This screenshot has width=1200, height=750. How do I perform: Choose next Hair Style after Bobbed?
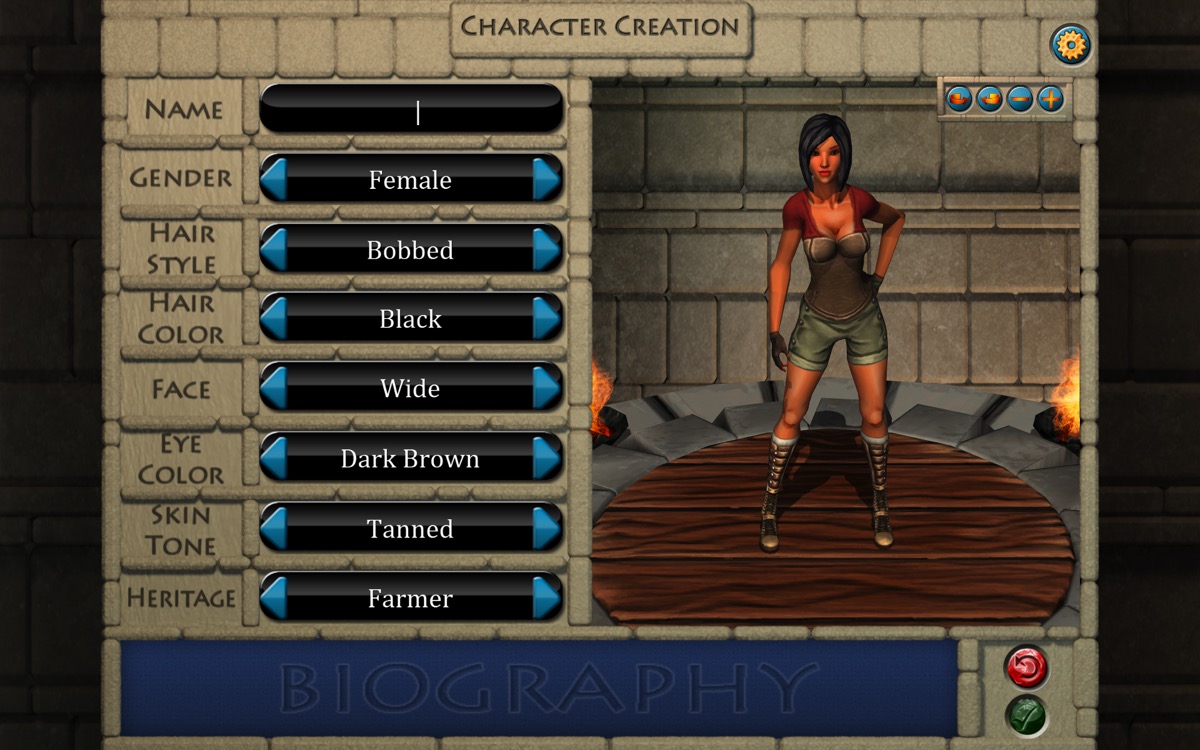coord(546,249)
